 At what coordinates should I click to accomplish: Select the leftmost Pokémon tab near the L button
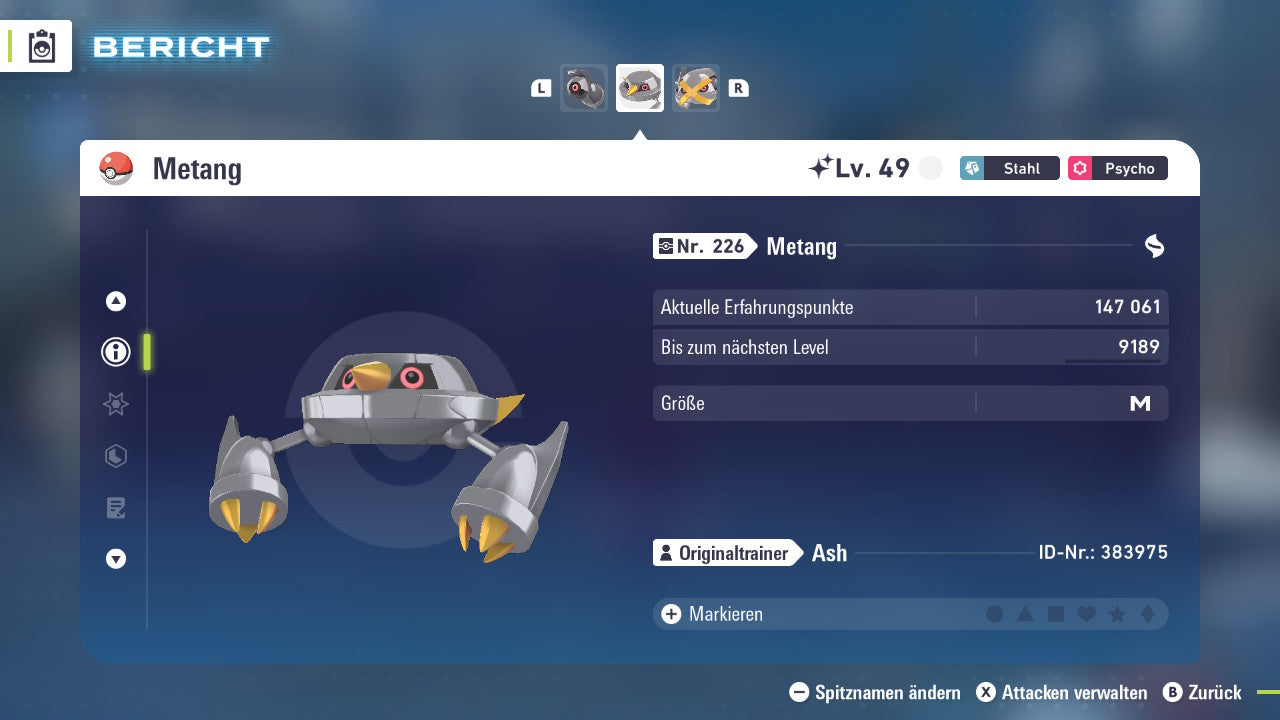[584, 88]
